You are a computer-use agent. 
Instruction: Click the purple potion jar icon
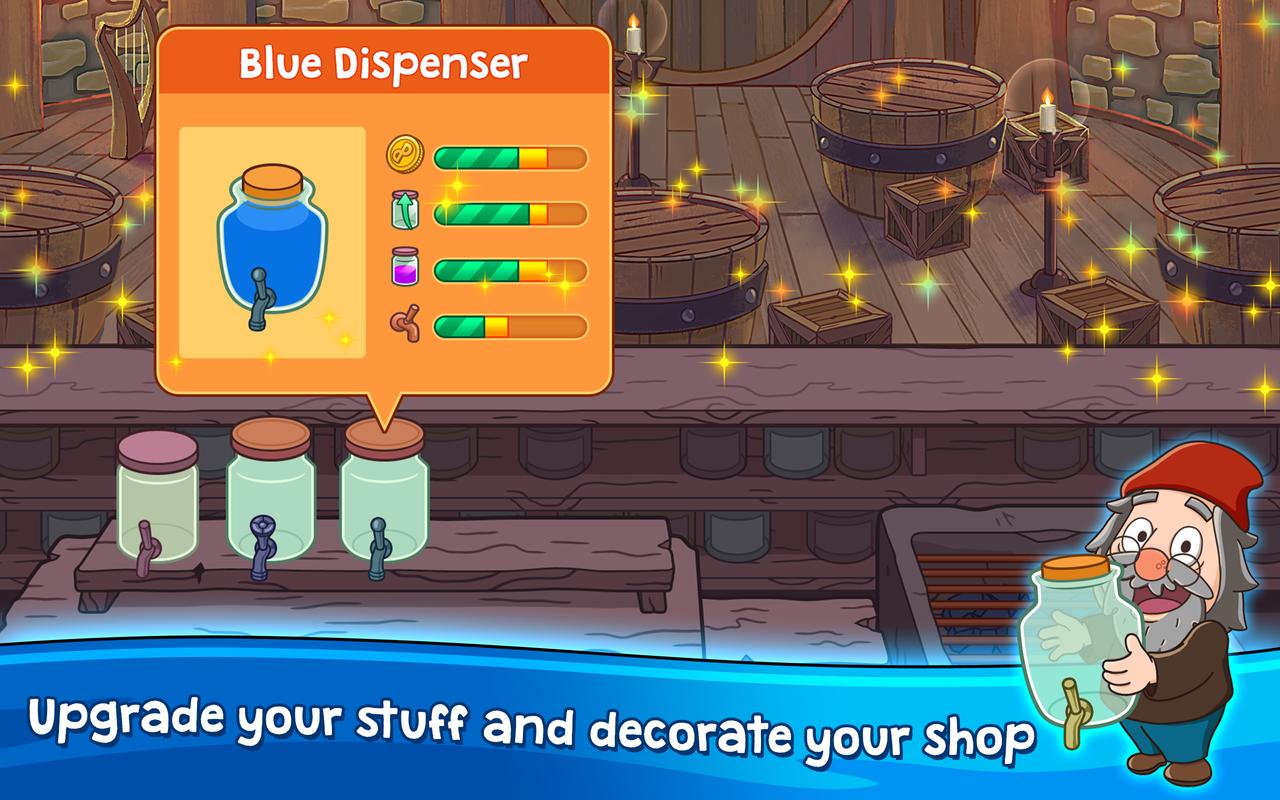[x=403, y=268]
